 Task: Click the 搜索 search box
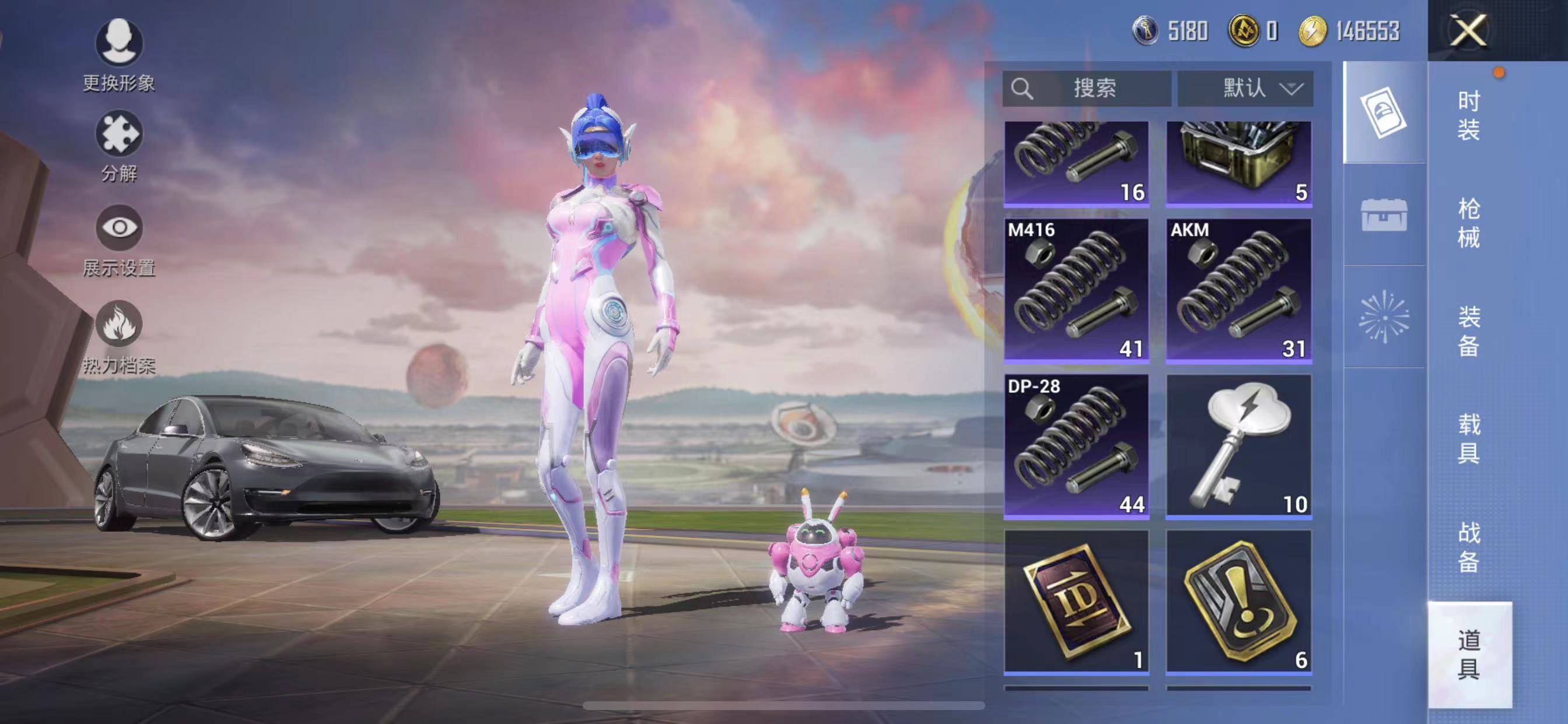(x=1087, y=89)
